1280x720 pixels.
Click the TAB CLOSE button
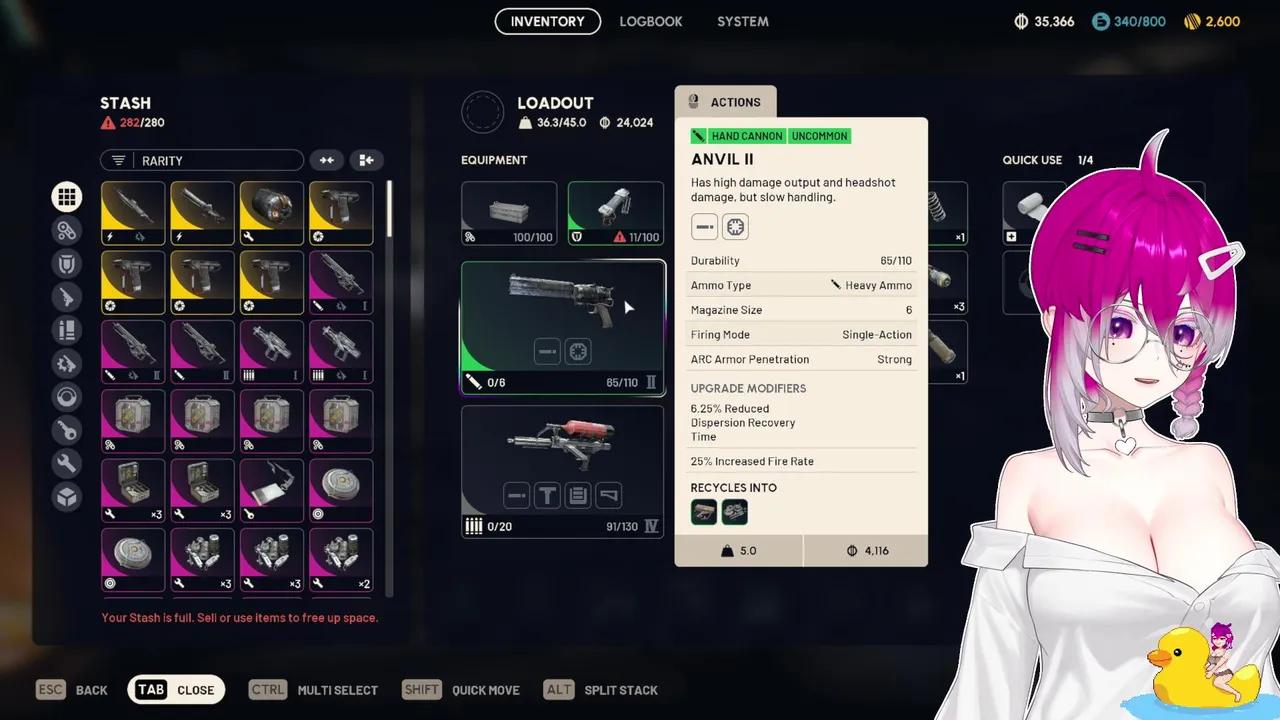[176, 689]
